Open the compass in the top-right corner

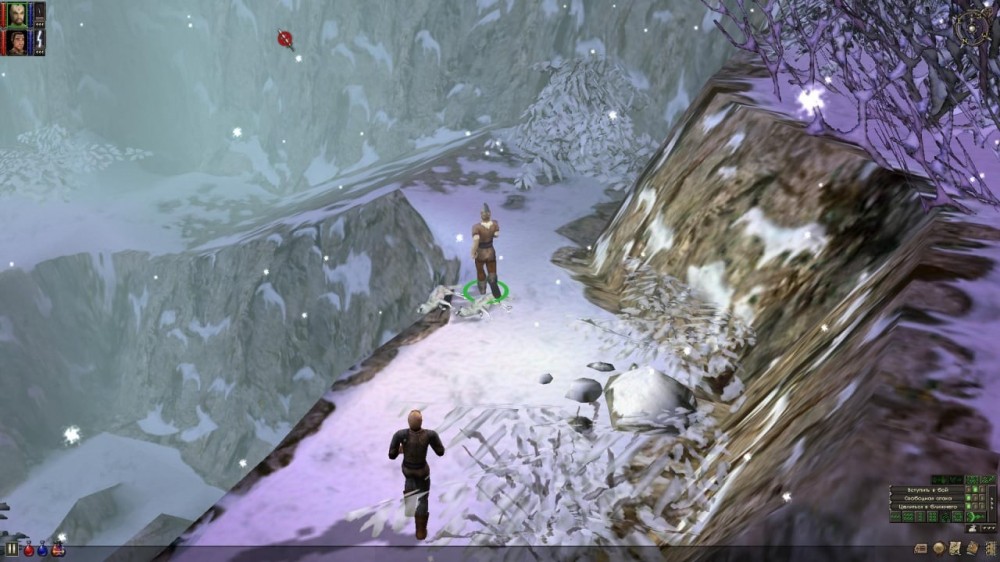[973, 27]
